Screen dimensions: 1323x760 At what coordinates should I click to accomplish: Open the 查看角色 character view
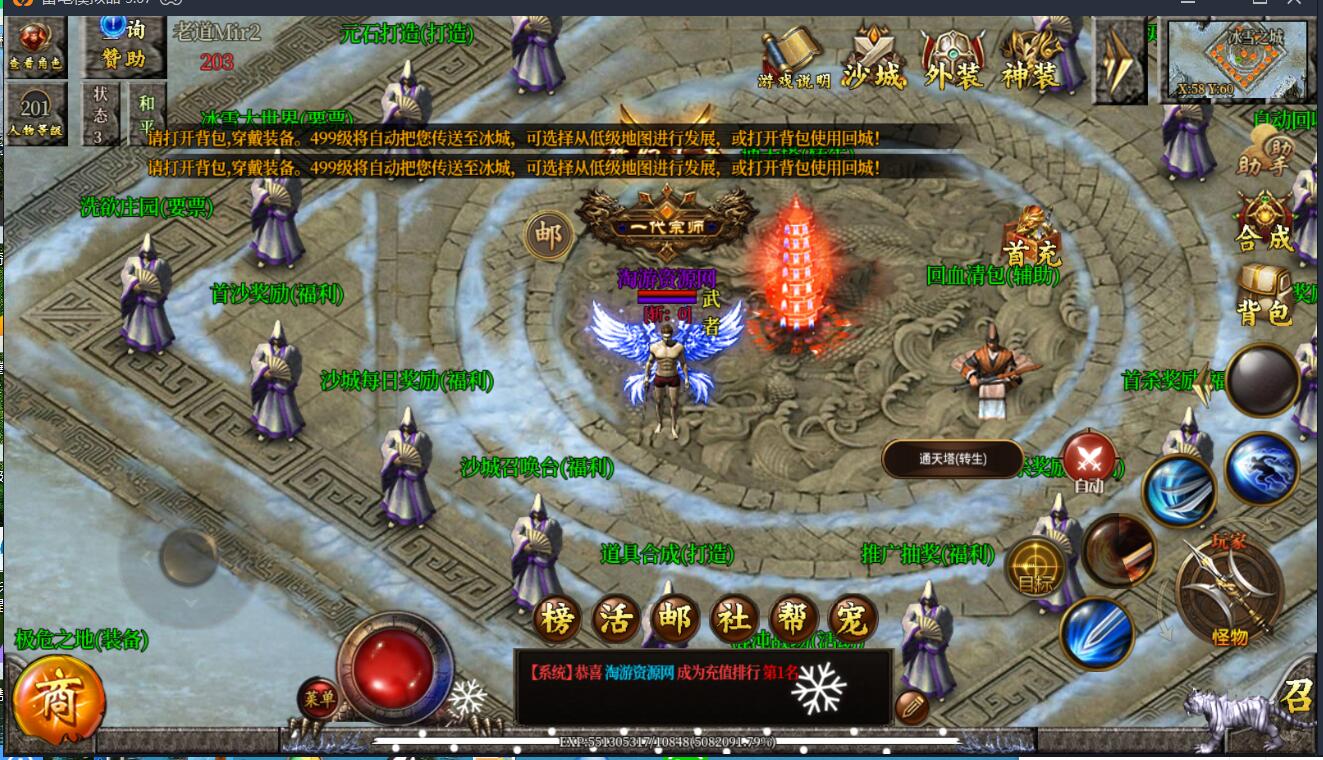pyautogui.click(x=36, y=45)
